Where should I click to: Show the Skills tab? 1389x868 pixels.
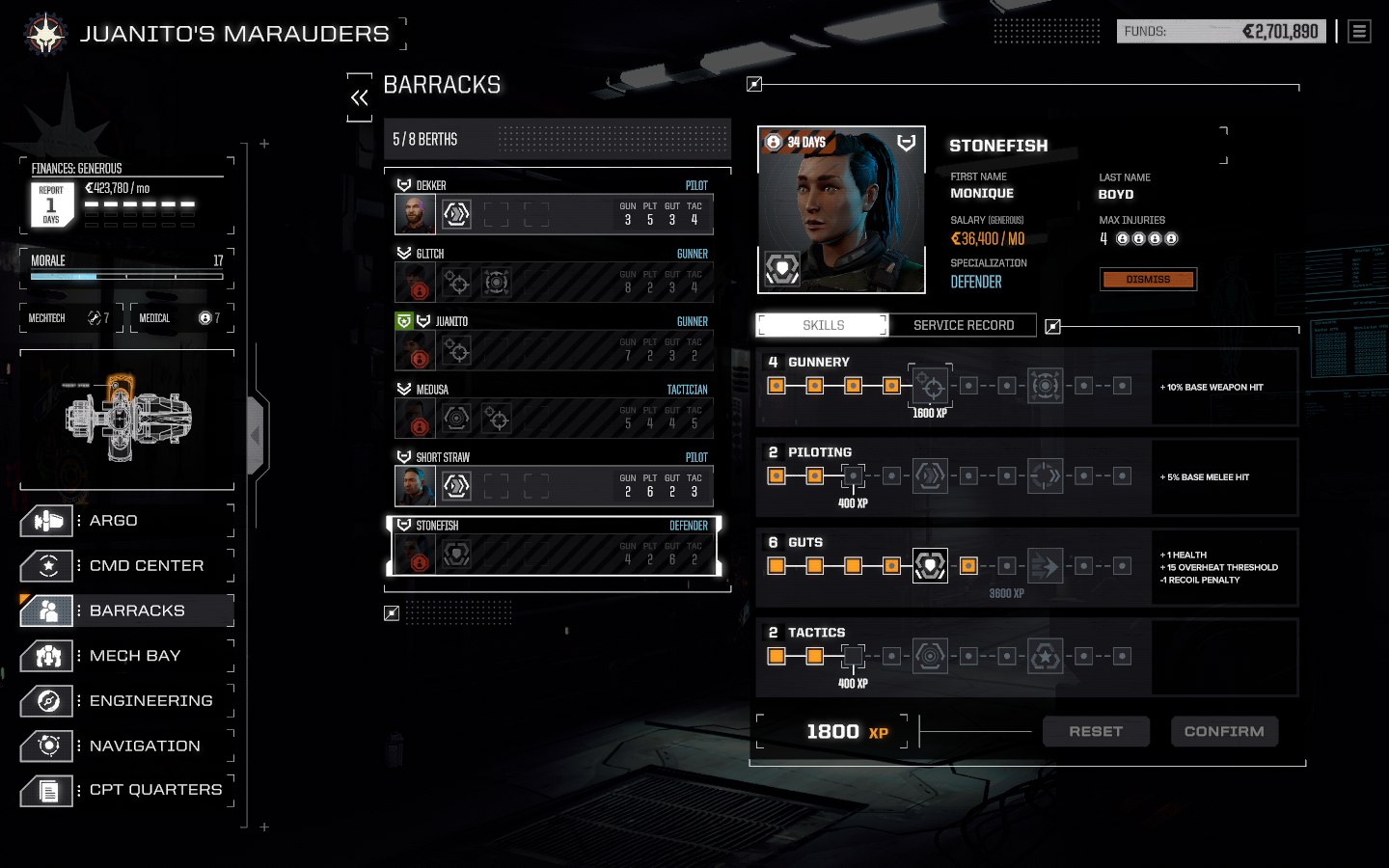tap(823, 326)
